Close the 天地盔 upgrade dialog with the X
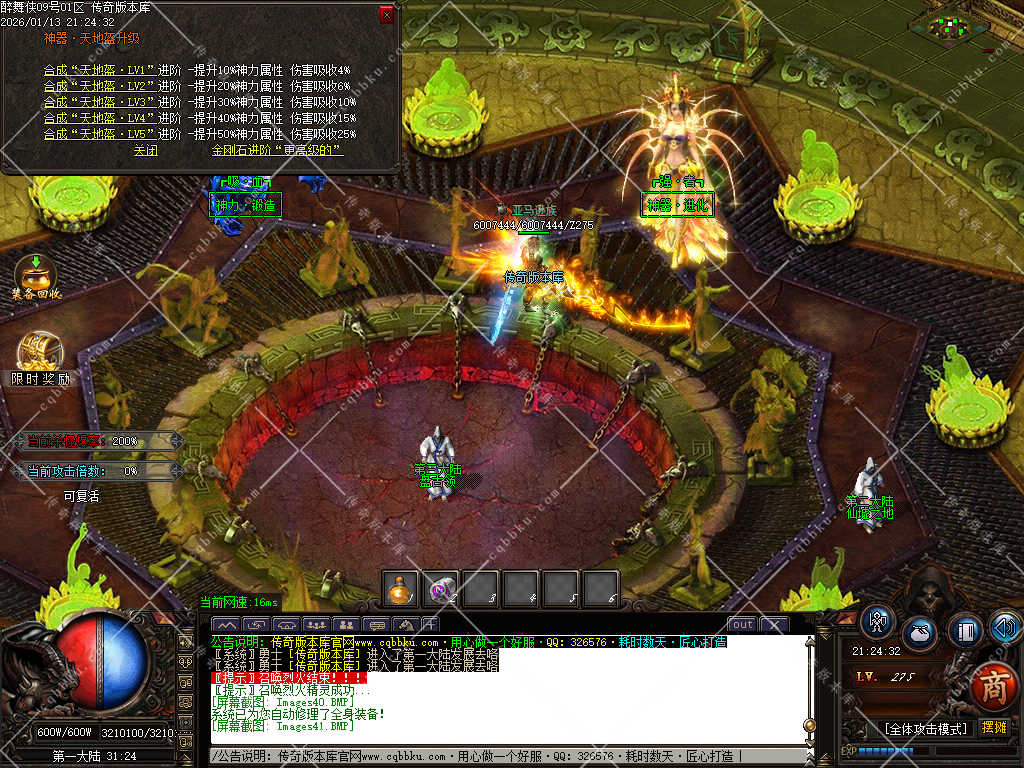This screenshot has height=768, width=1024. tap(387, 15)
